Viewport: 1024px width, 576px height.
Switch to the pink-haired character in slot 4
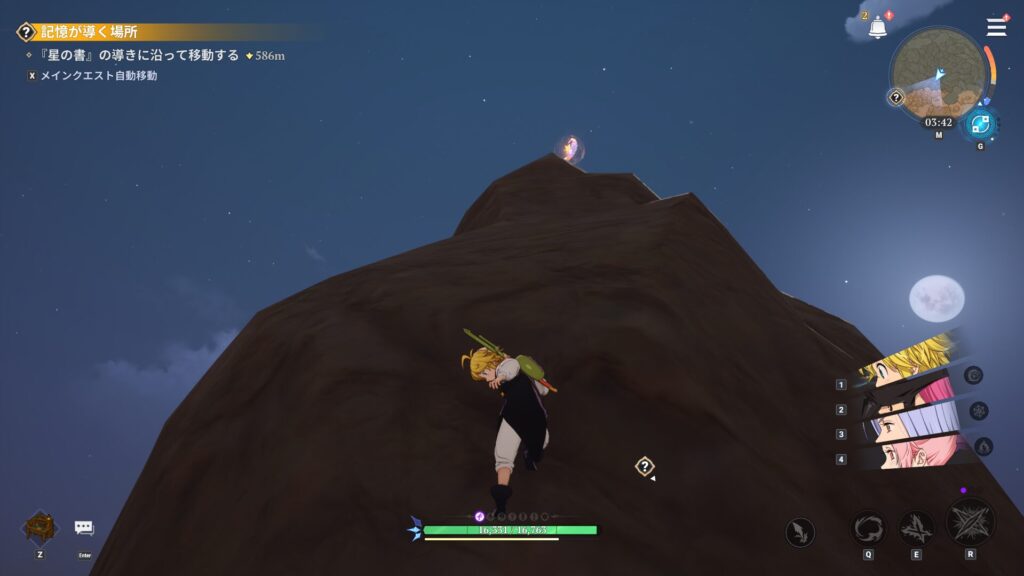coord(905,455)
